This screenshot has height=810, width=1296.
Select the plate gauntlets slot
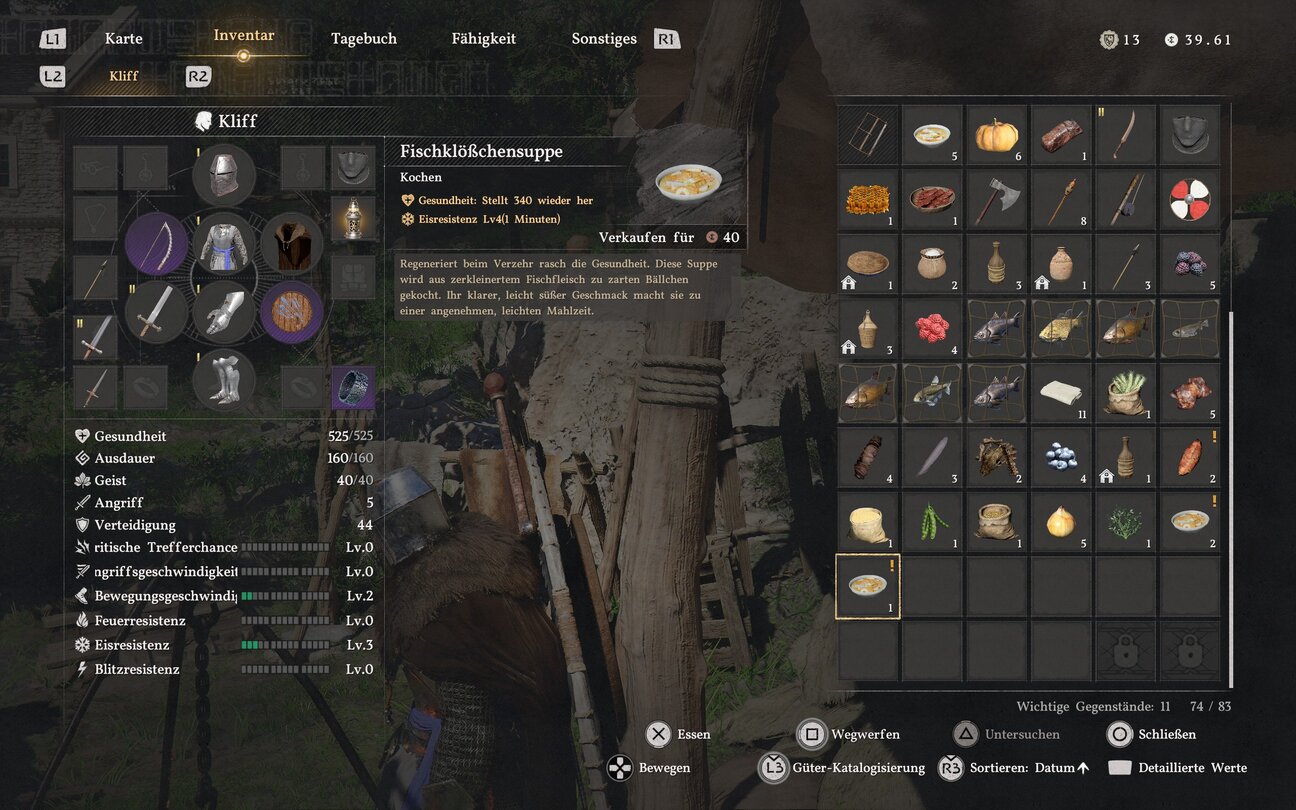coord(224,311)
